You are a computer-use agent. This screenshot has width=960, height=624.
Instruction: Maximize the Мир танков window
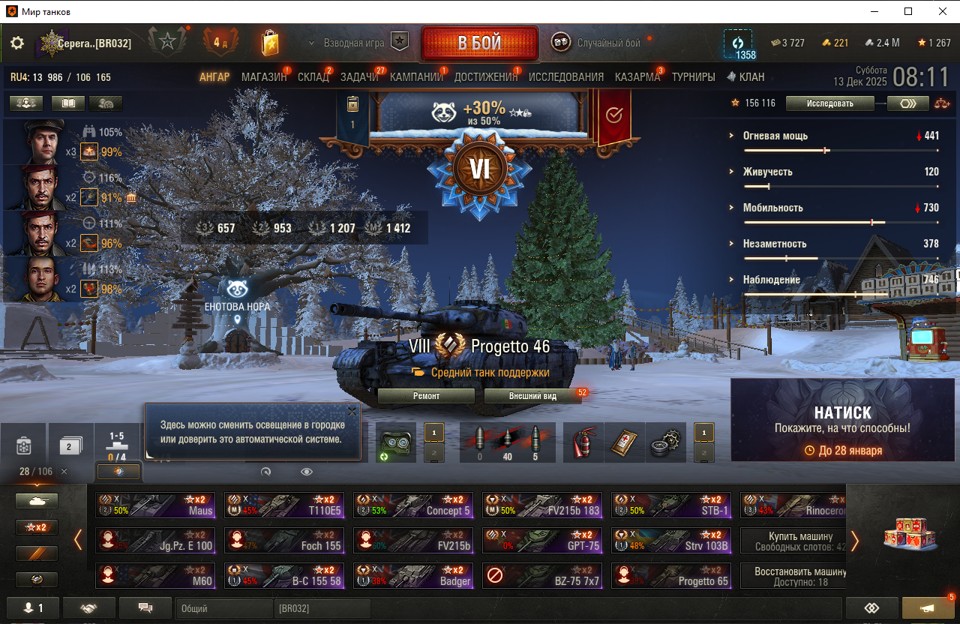(x=908, y=11)
